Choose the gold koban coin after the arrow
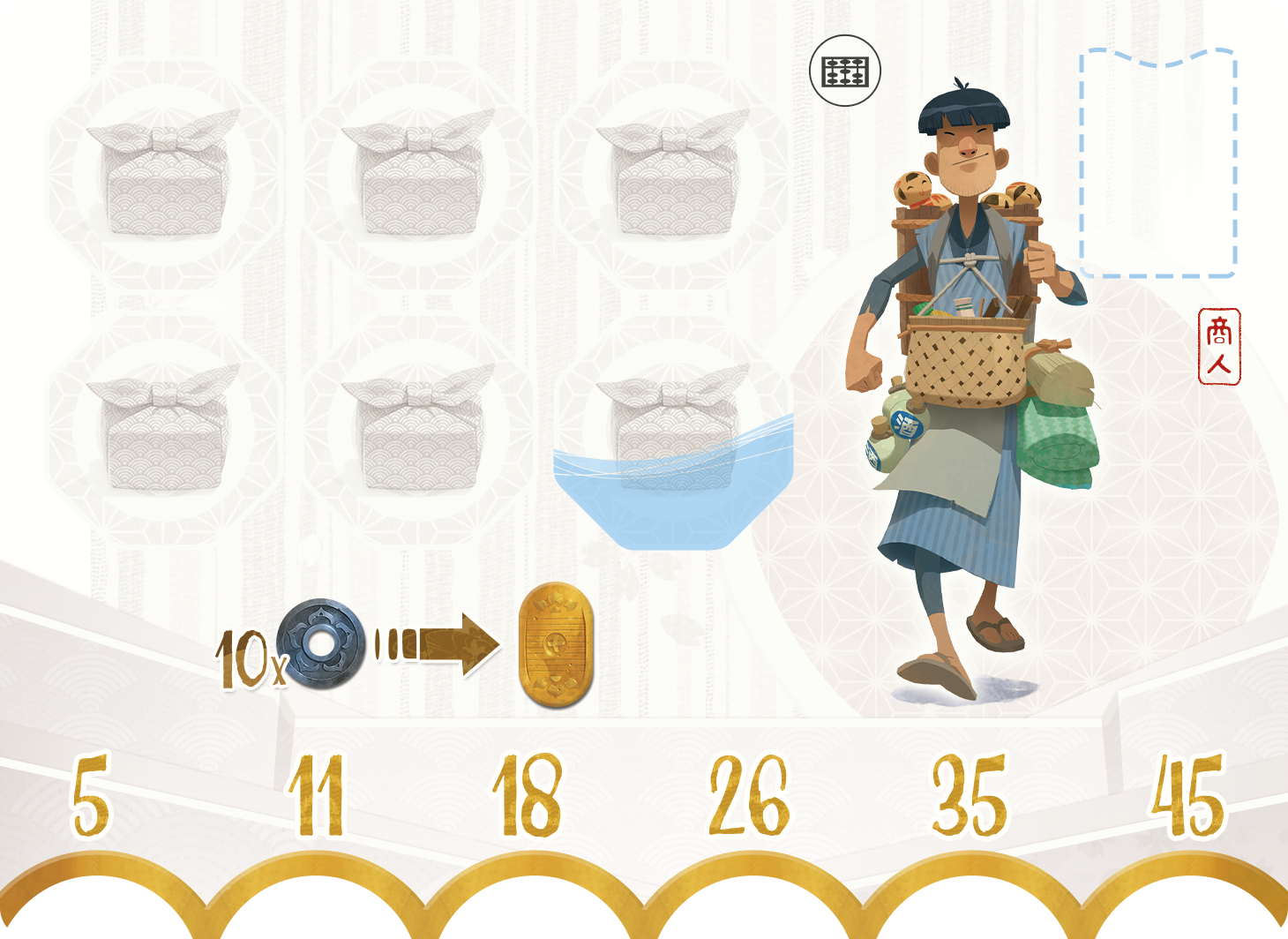The height and width of the screenshot is (939, 1288). click(x=555, y=645)
